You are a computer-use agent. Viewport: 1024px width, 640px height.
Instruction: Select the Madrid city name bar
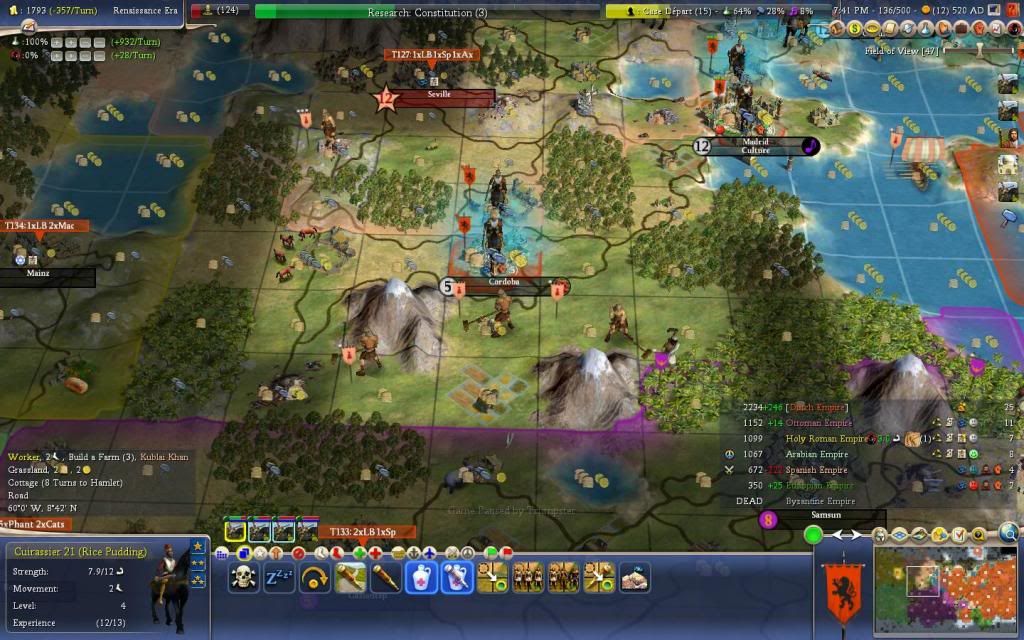[x=756, y=146]
